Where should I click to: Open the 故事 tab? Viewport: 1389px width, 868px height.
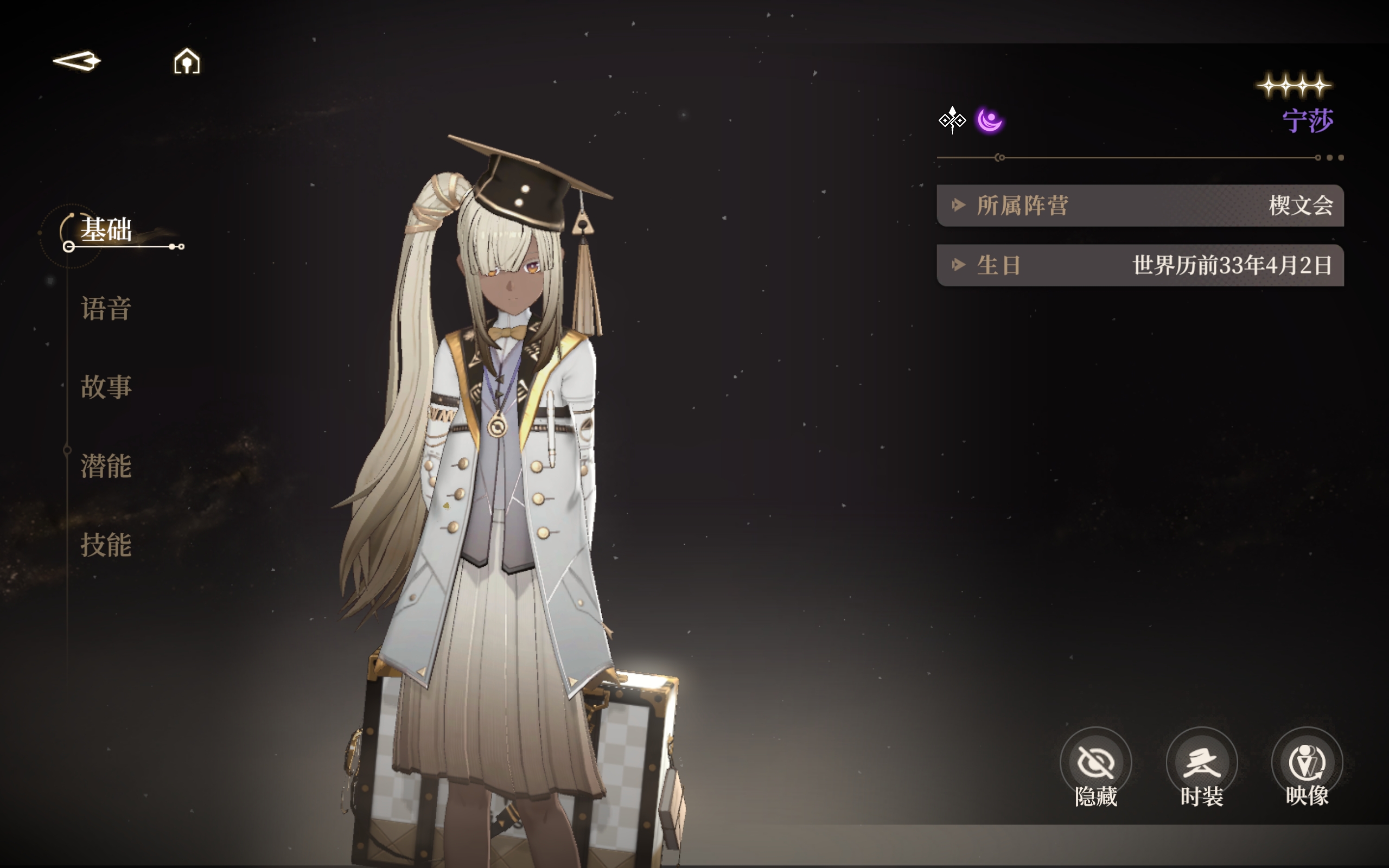pos(106,387)
